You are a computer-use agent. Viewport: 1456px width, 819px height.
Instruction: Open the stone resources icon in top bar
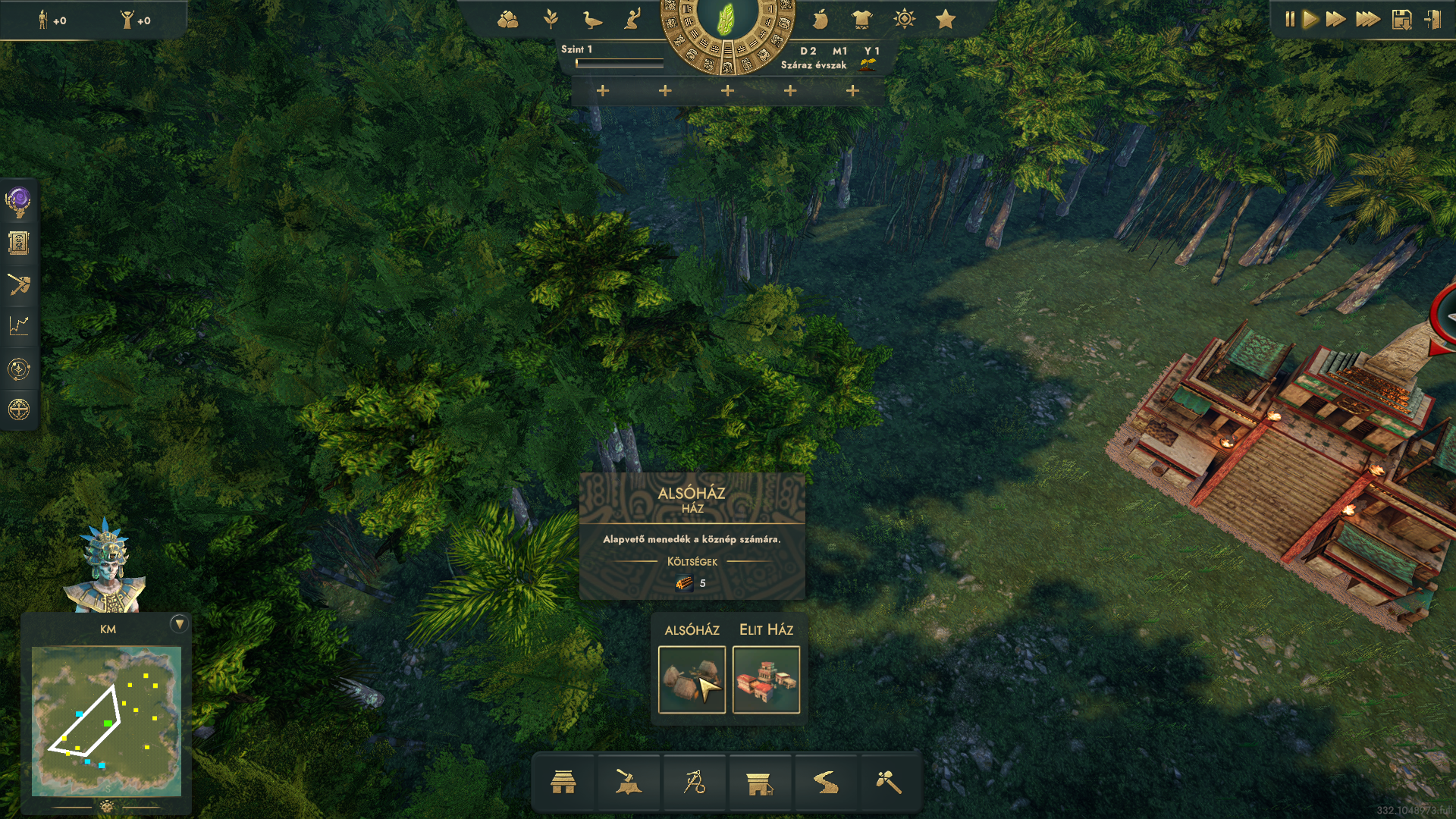coord(507,20)
